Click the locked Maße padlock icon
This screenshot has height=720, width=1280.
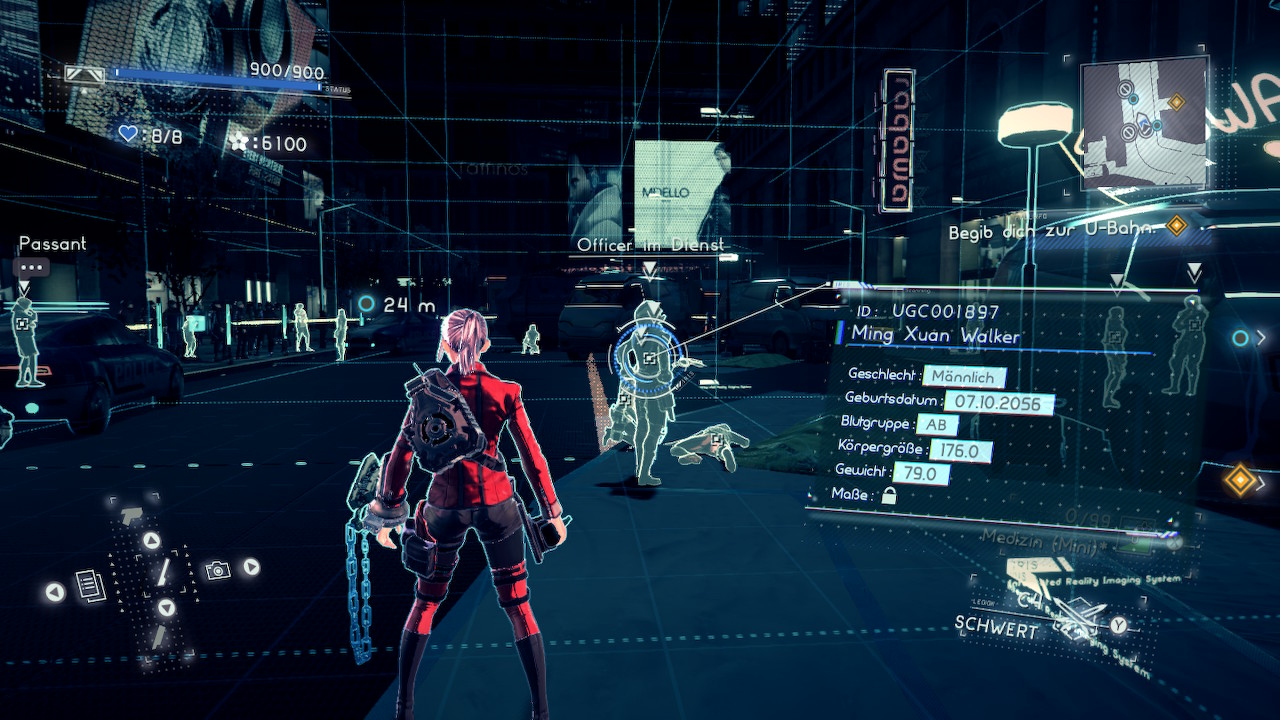click(x=888, y=495)
